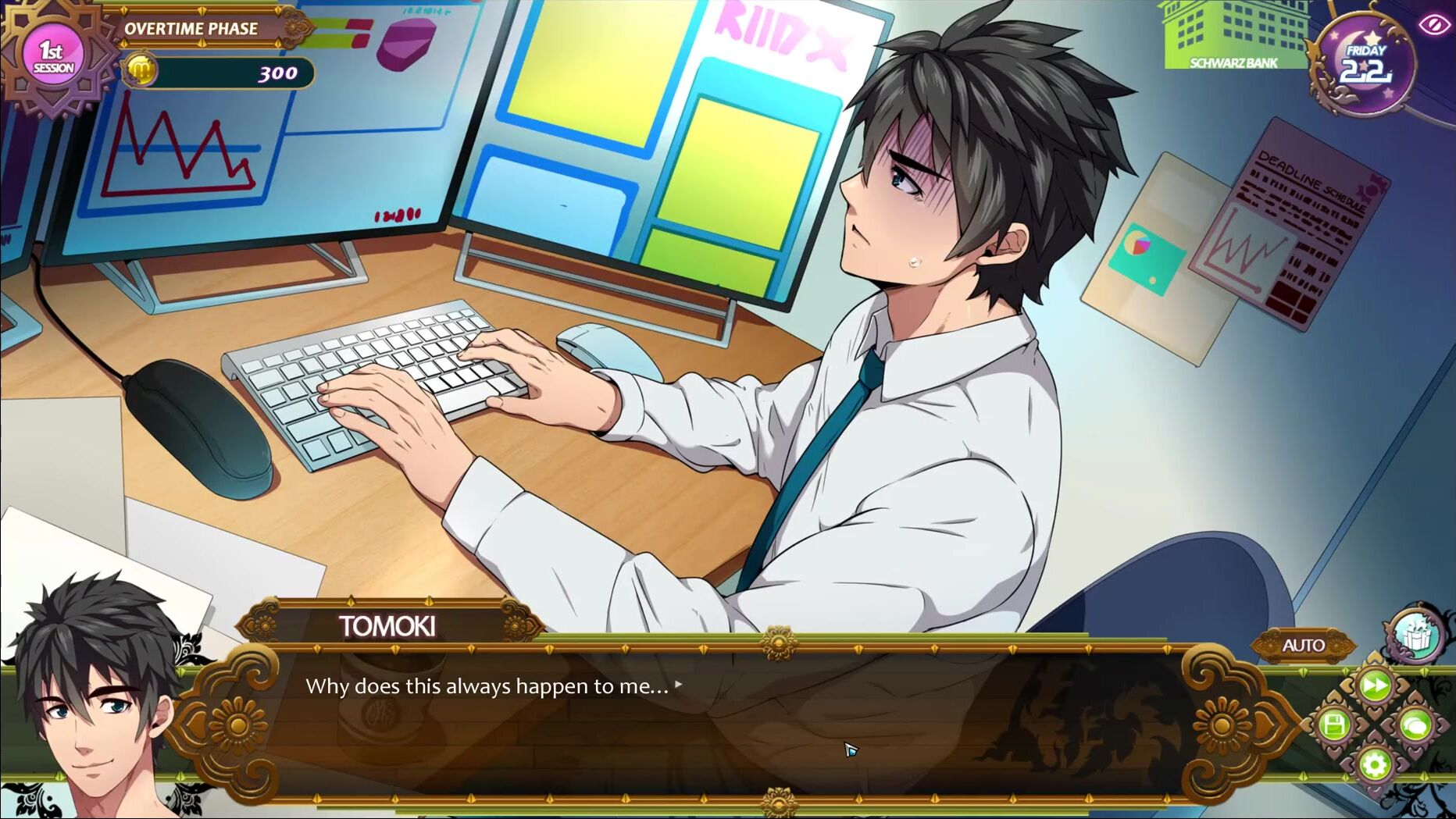Click the gold coin money icon

tap(141, 72)
